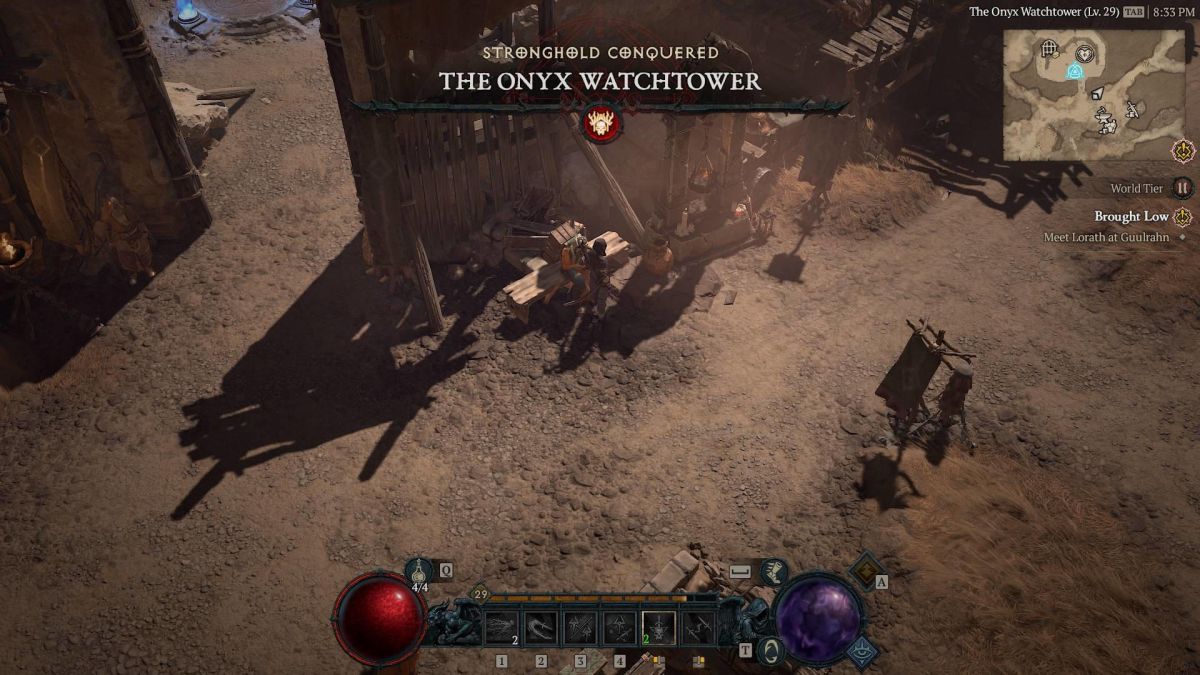Activate the fourth skill slot ability
Image resolution: width=1200 pixels, height=675 pixels.
point(619,628)
